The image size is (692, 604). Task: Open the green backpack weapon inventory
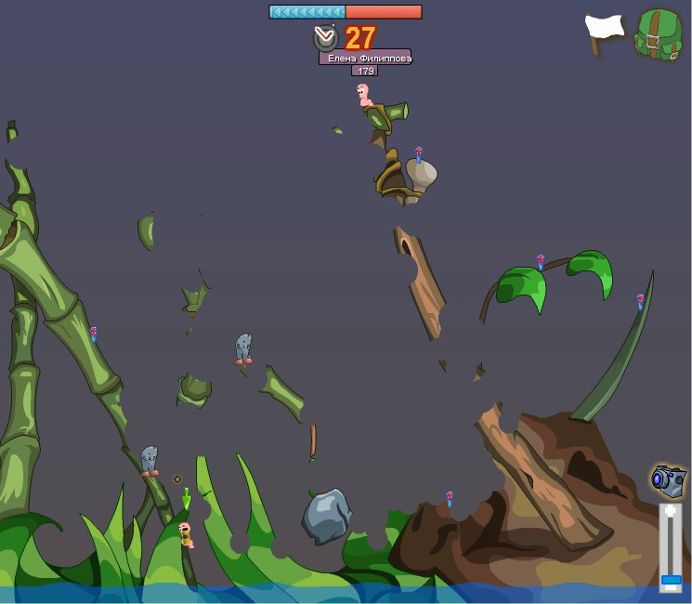[658, 34]
